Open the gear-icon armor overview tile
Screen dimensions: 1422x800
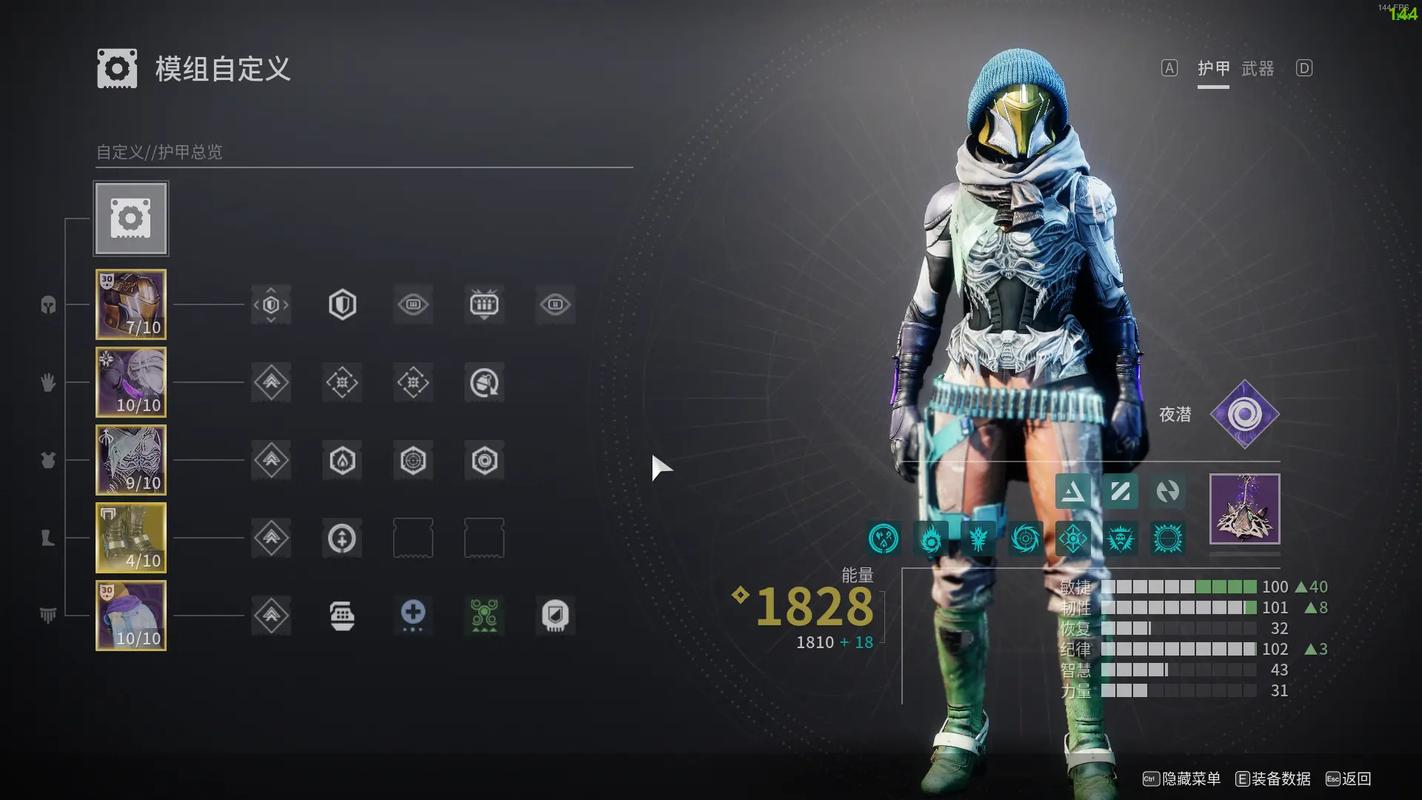tap(131, 218)
